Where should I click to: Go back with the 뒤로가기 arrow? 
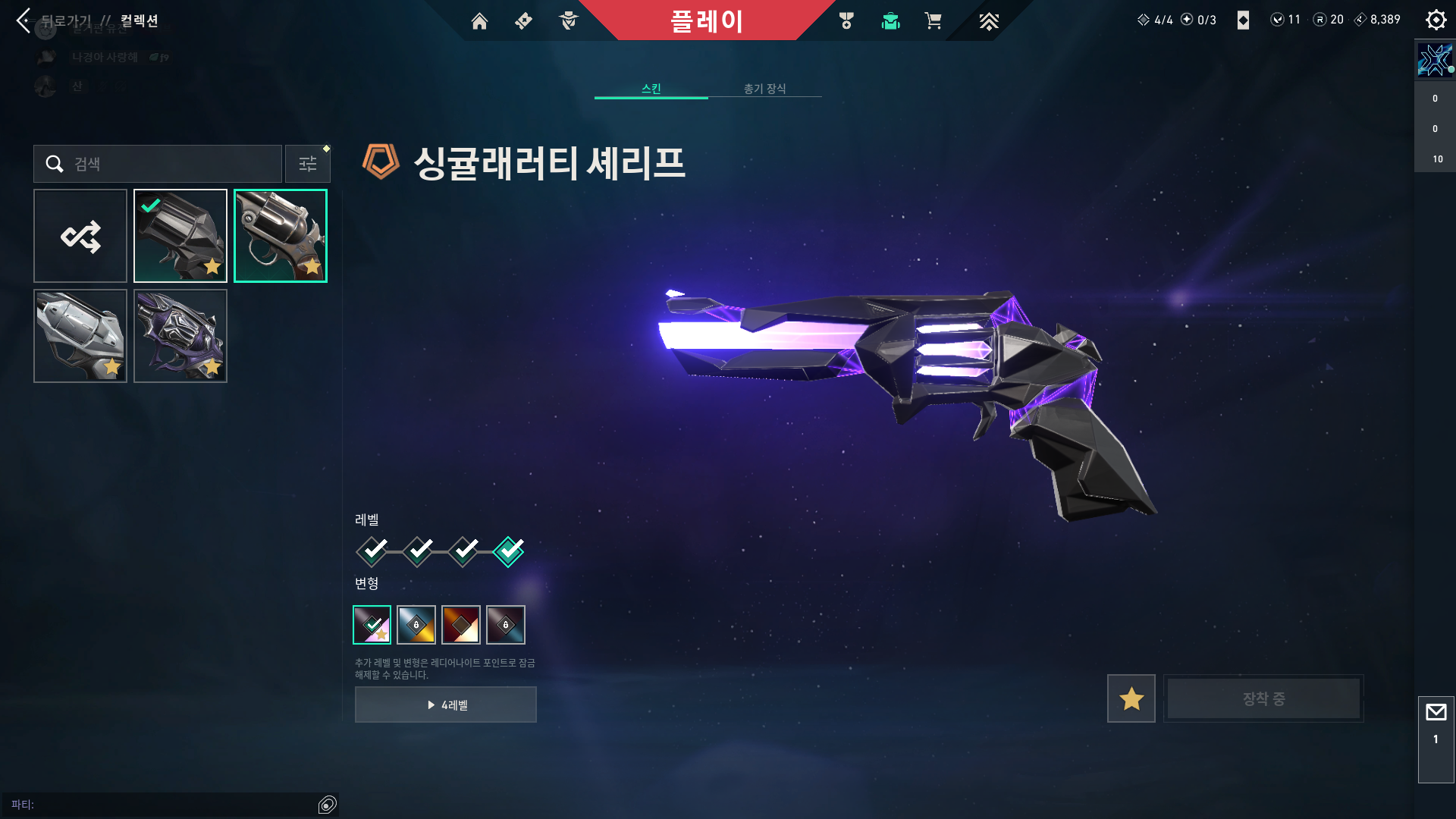[x=24, y=20]
